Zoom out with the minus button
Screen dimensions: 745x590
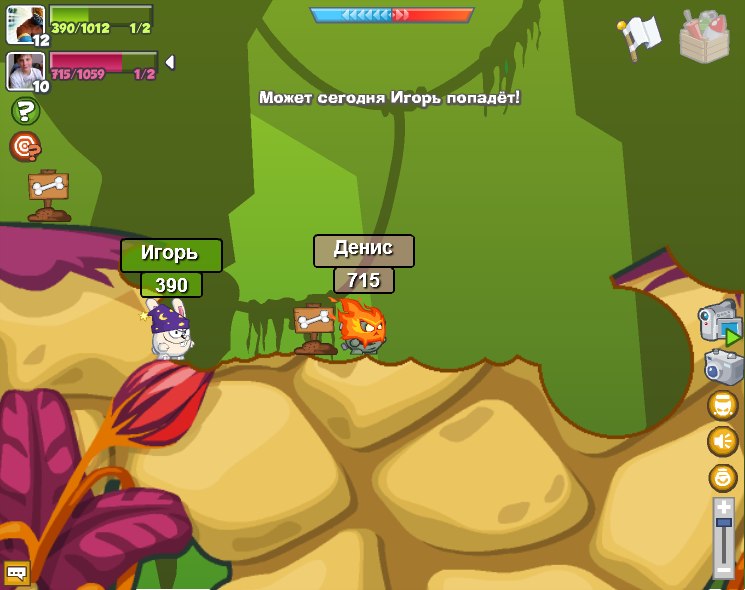point(723,571)
